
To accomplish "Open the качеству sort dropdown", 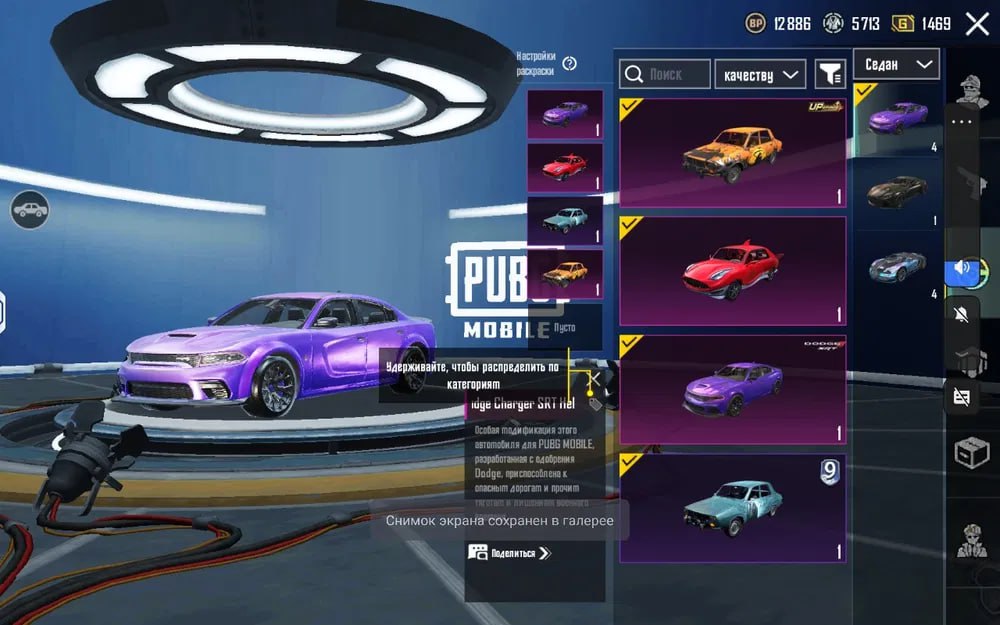I will tap(760, 74).
